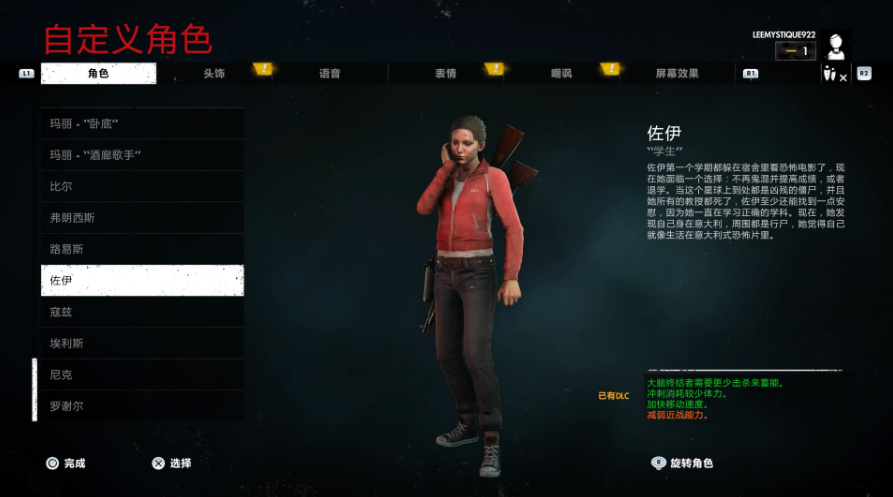Open the 表情 tab

pos(446,73)
